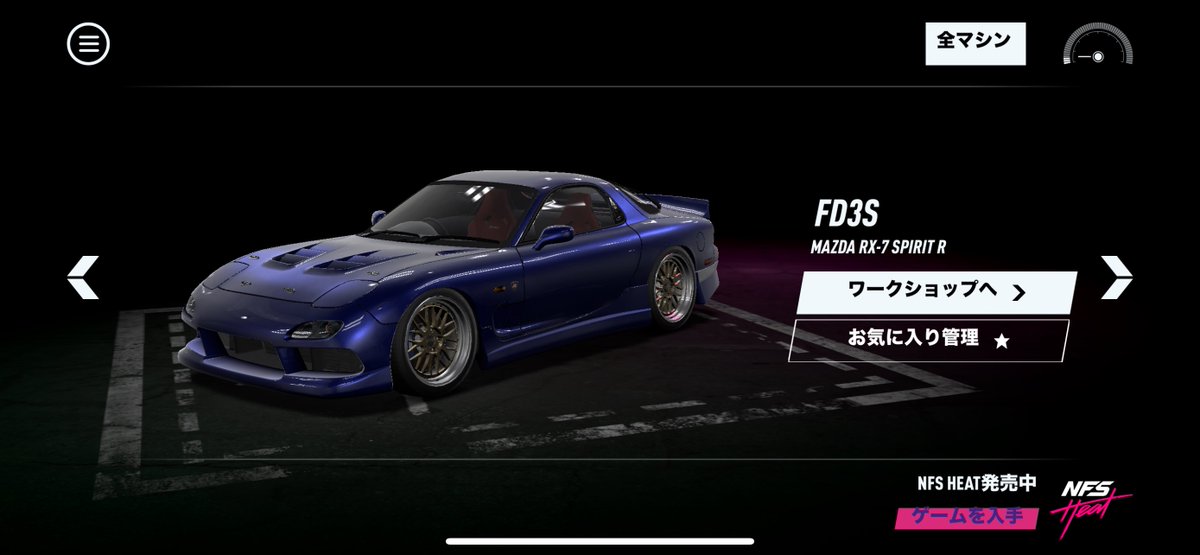Open workshop via ワークショップへ button
Screen dimensions: 1200x555
[x=935, y=292]
